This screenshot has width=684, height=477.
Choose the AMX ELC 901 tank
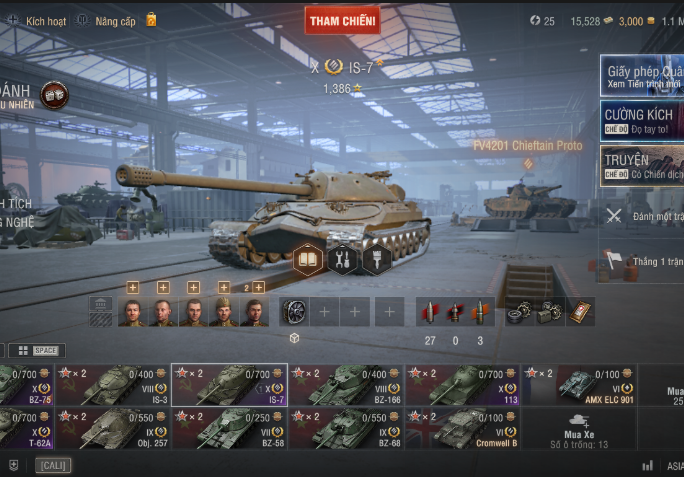(580, 385)
